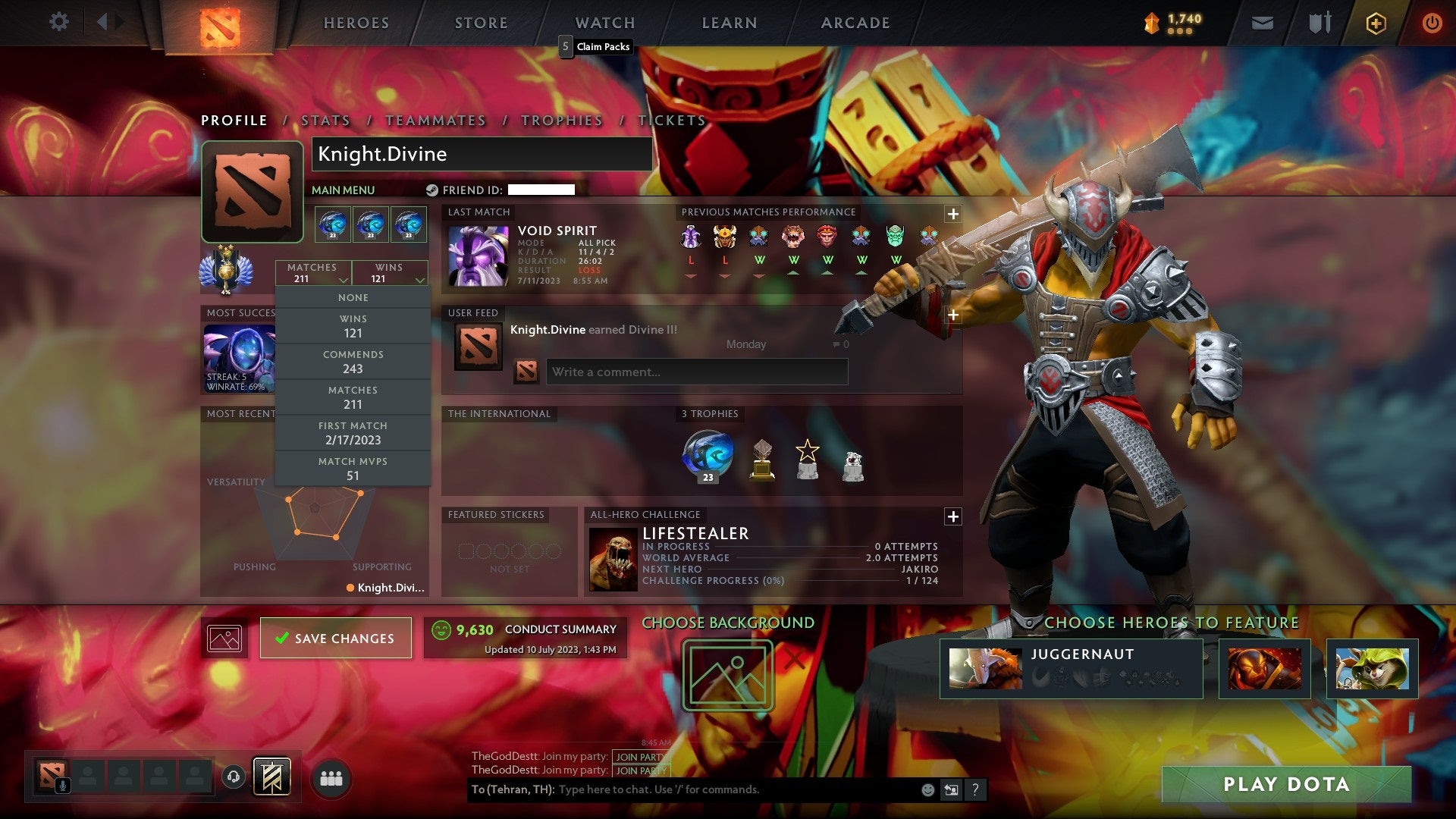The height and width of the screenshot is (819, 1456).
Task: Select the first empty Featured Stickers slot
Action: pos(465,542)
